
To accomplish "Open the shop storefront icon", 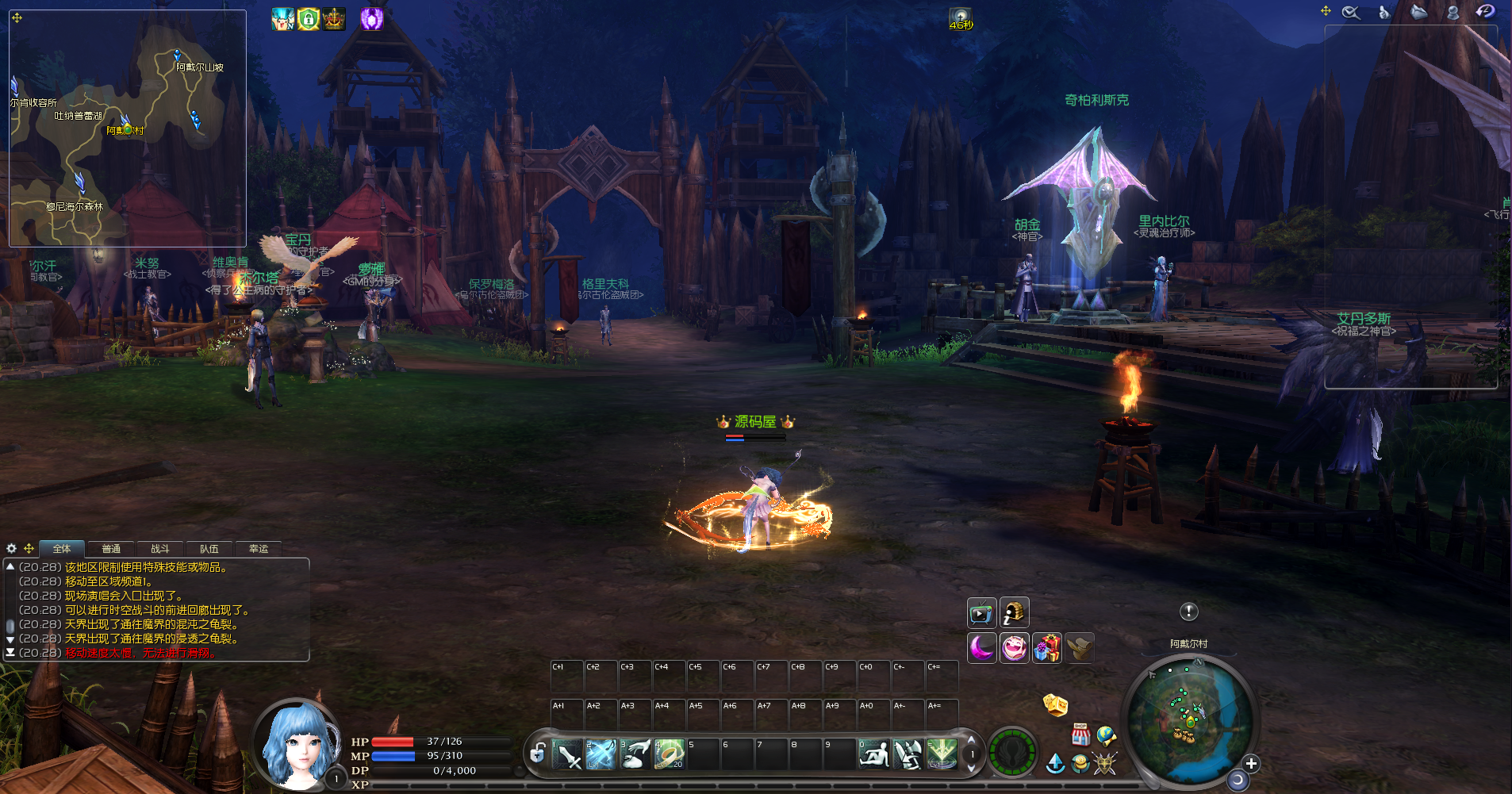I will 1080,735.
